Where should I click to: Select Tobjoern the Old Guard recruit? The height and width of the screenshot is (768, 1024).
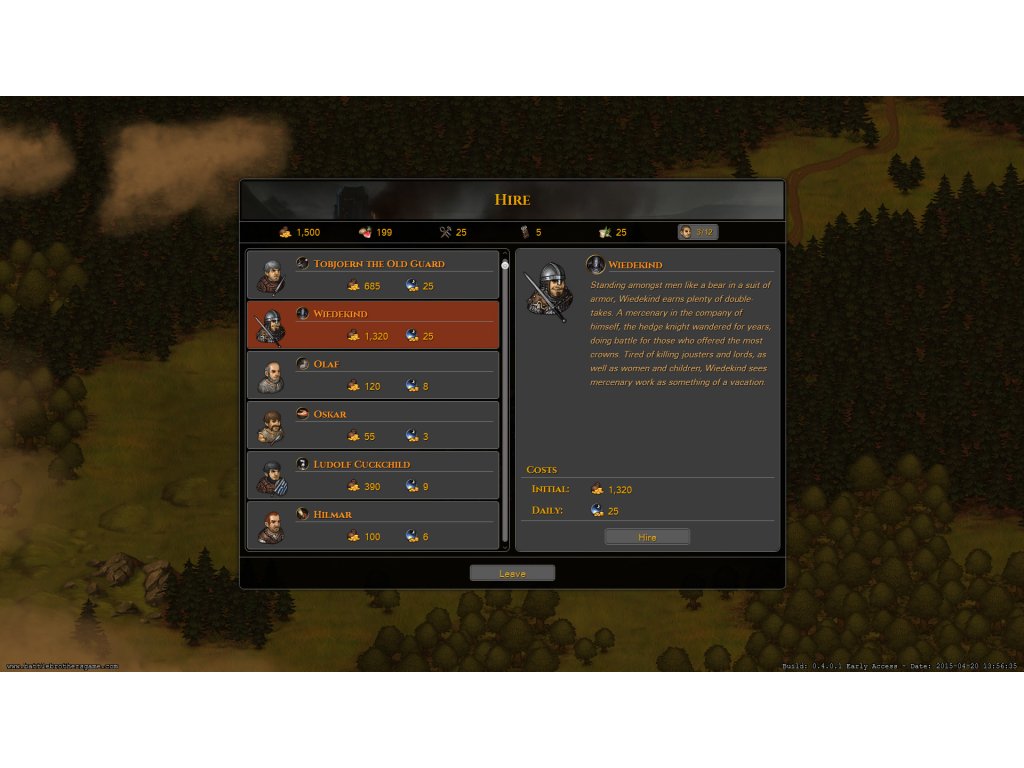372,275
